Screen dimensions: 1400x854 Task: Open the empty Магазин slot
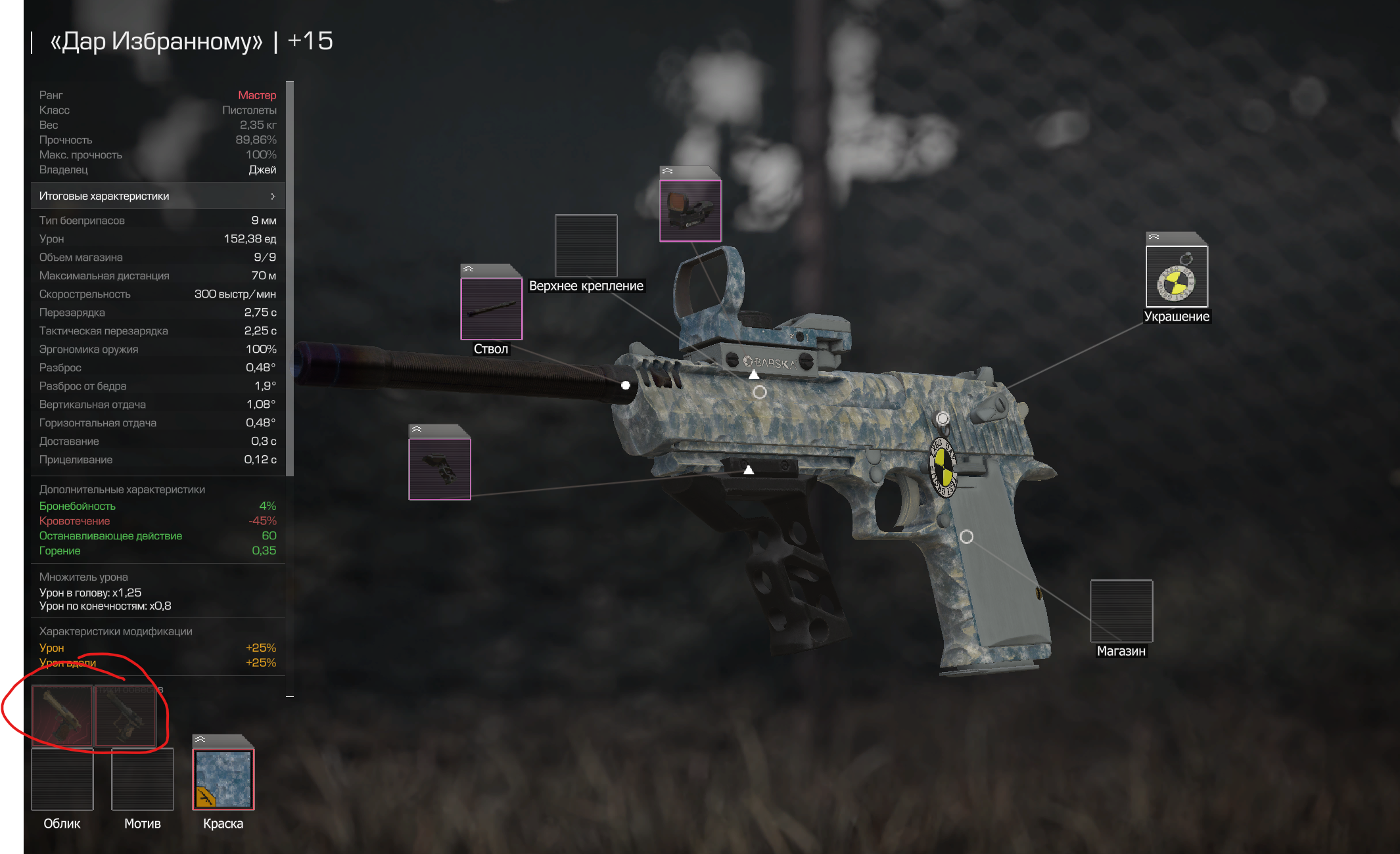[1121, 611]
